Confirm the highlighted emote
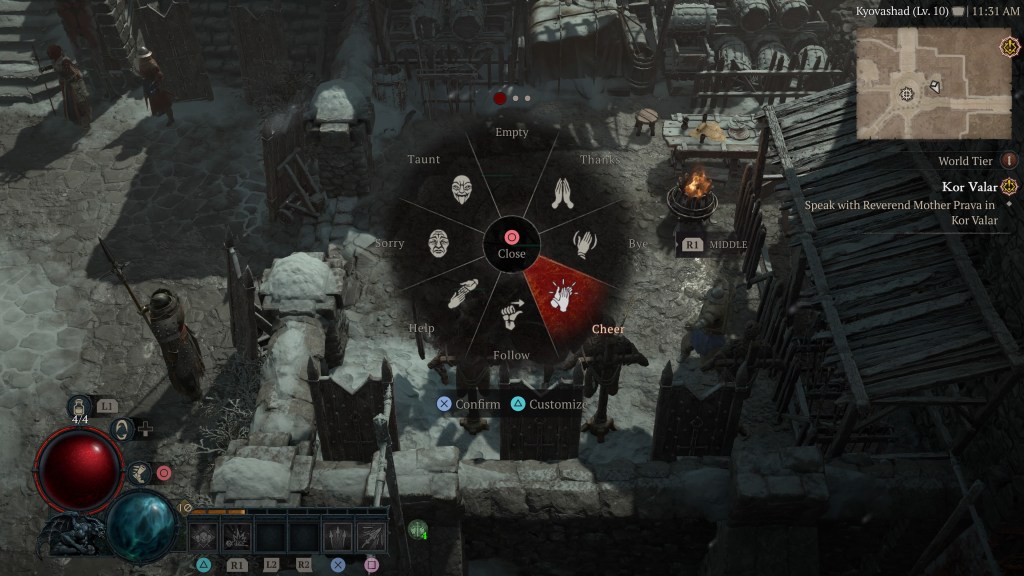The height and width of the screenshot is (576, 1024). pyautogui.click(x=468, y=404)
